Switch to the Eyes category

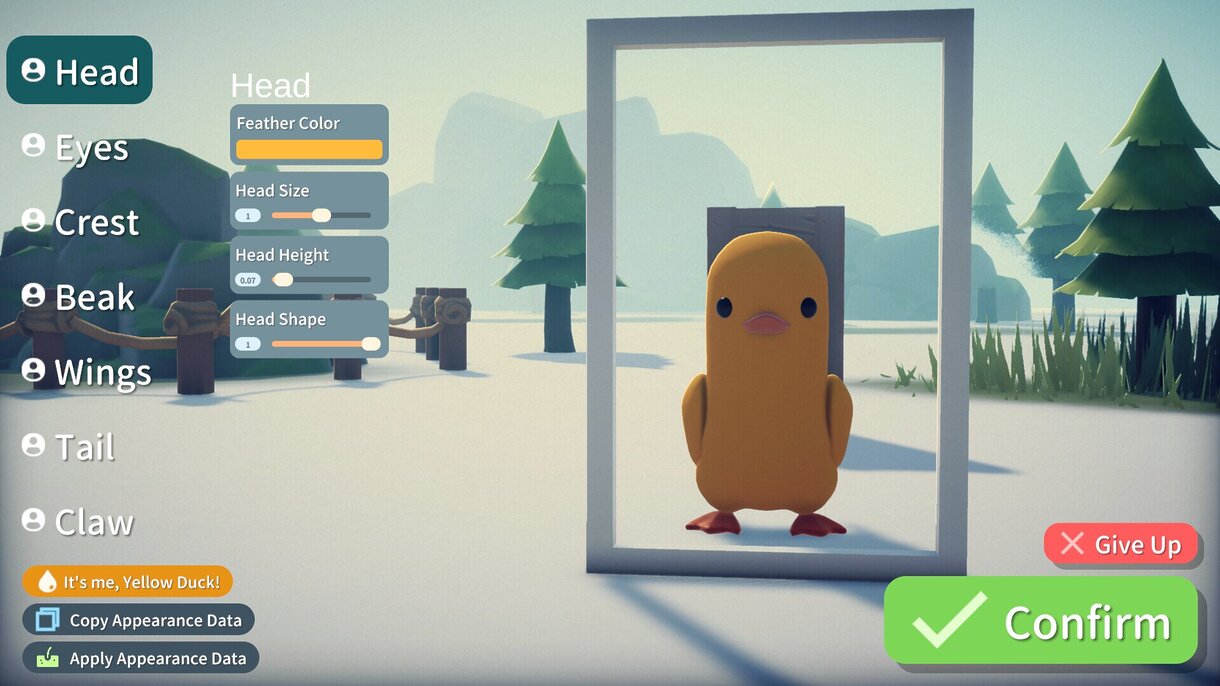pos(76,147)
